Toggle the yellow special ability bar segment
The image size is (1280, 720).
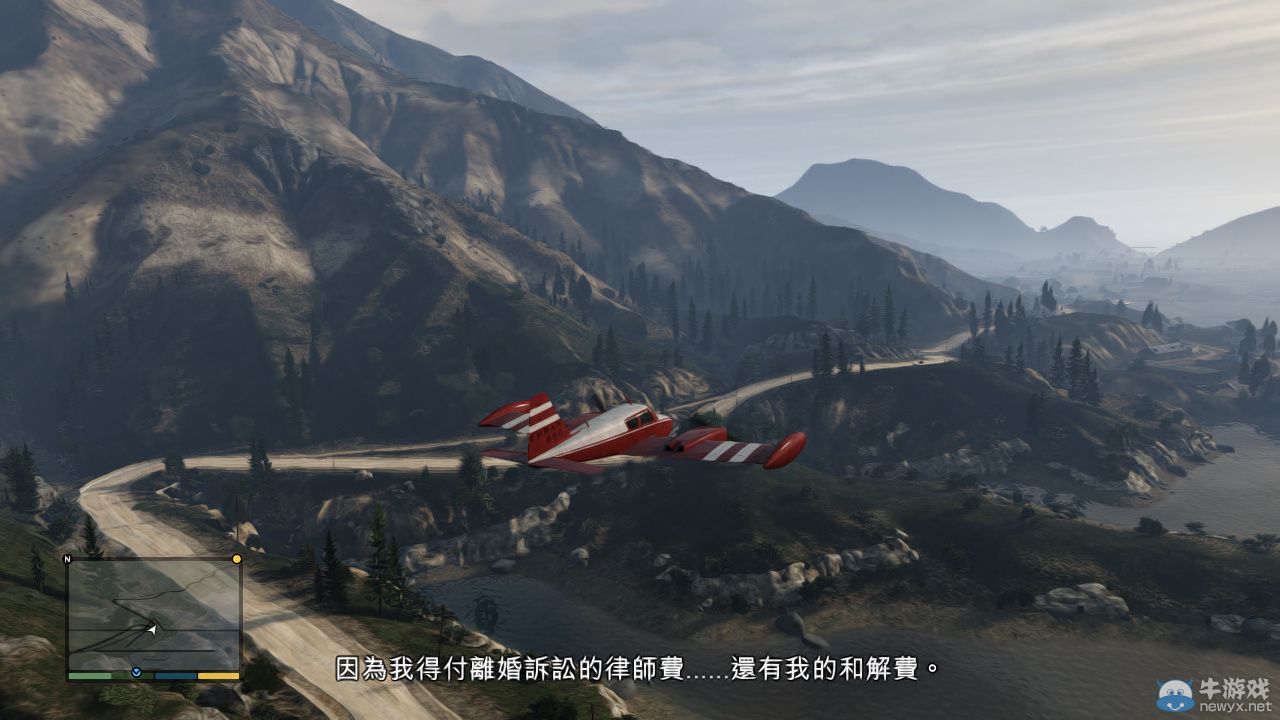click(x=218, y=674)
